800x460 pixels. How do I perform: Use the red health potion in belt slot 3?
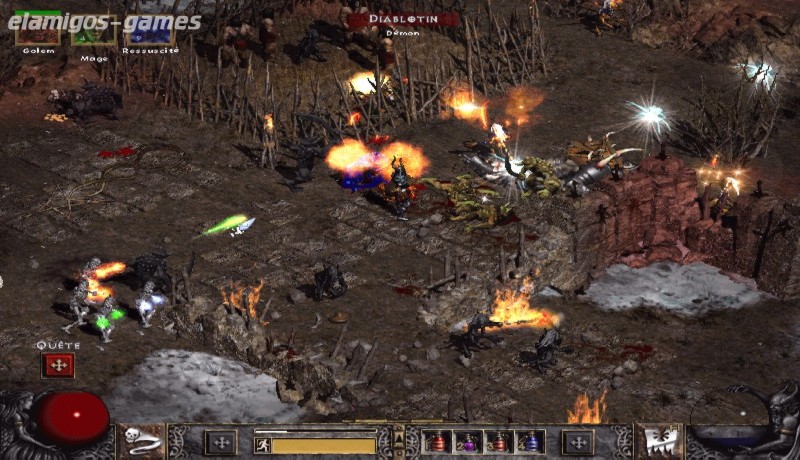coord(499,442)
